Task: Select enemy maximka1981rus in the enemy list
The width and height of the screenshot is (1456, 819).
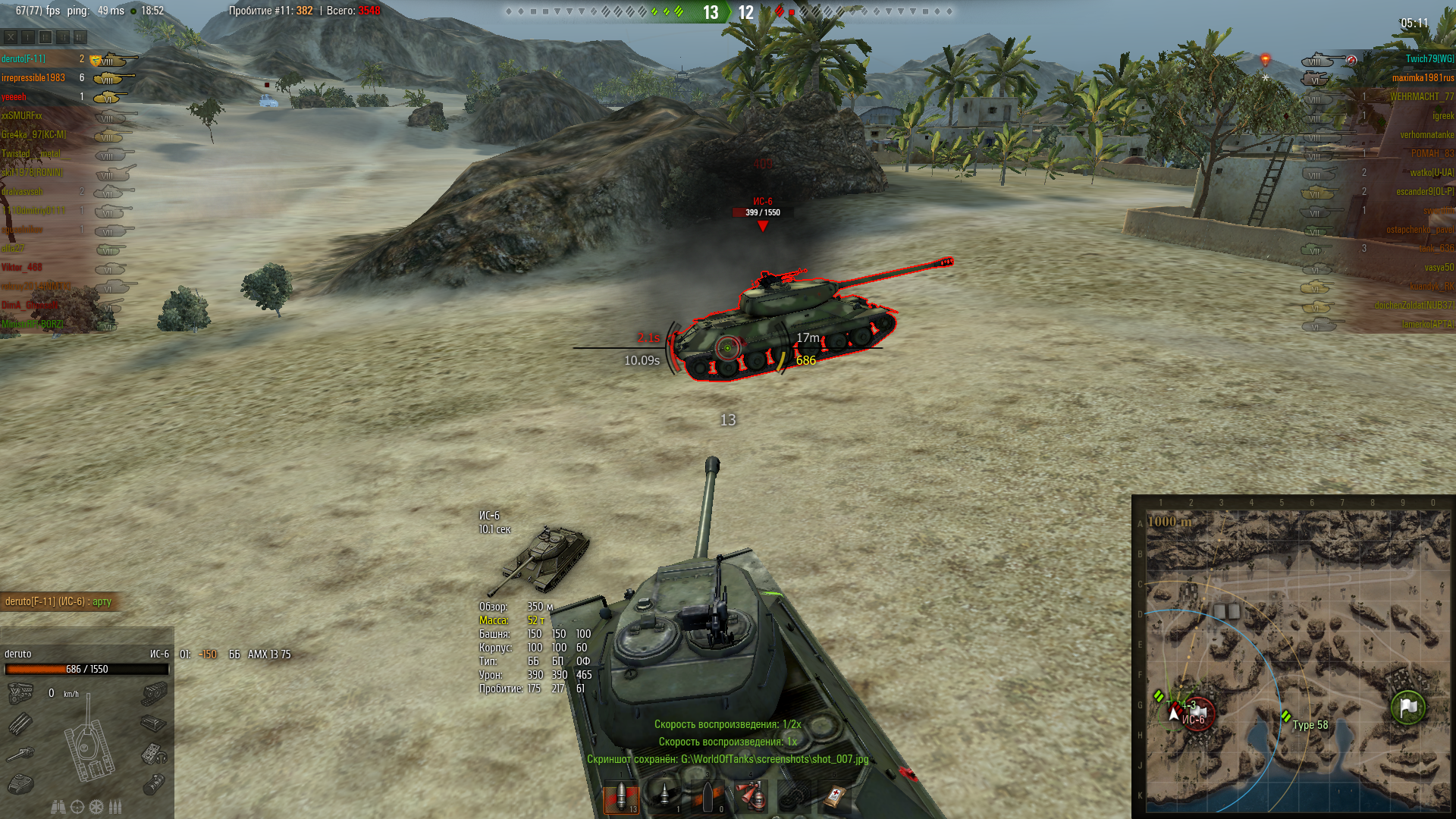Action: point(1423,78)
